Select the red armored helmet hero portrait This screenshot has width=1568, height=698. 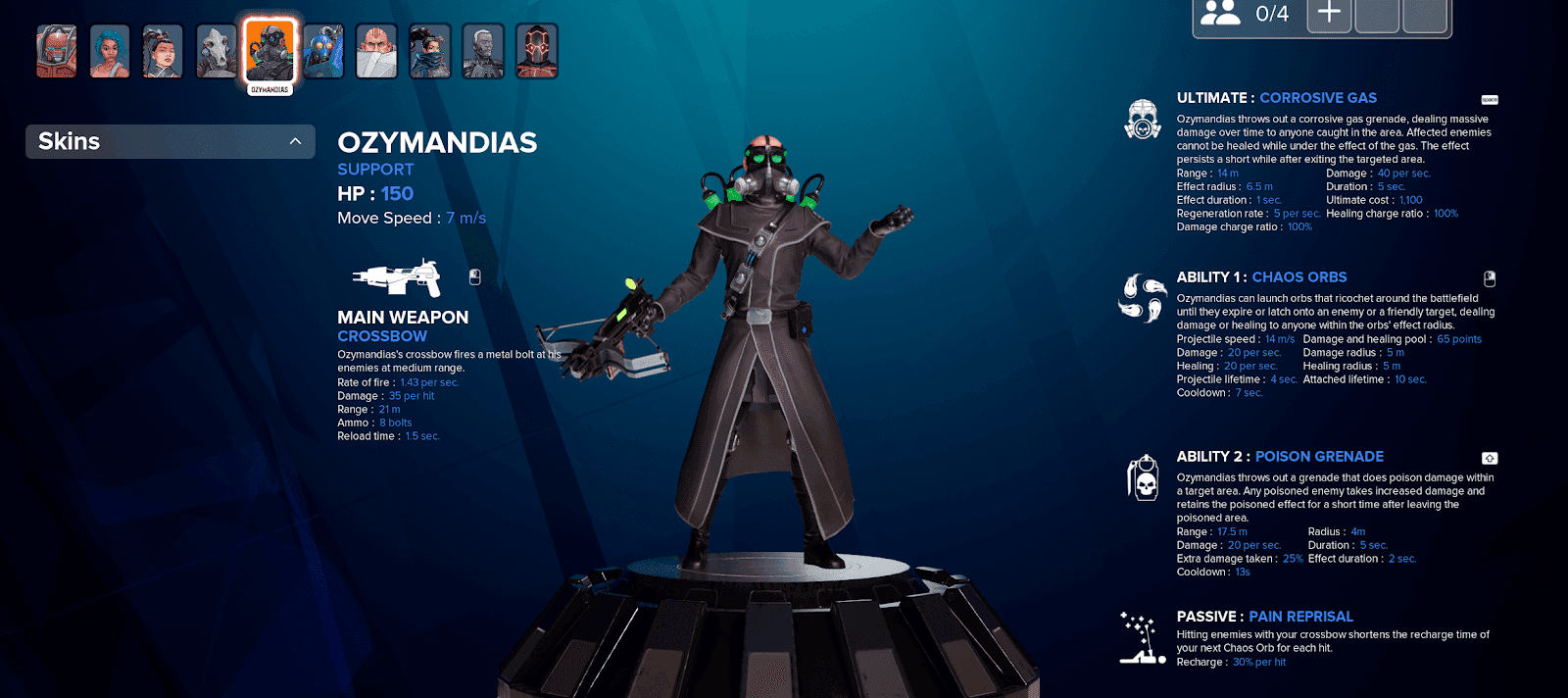click(57, 51)
